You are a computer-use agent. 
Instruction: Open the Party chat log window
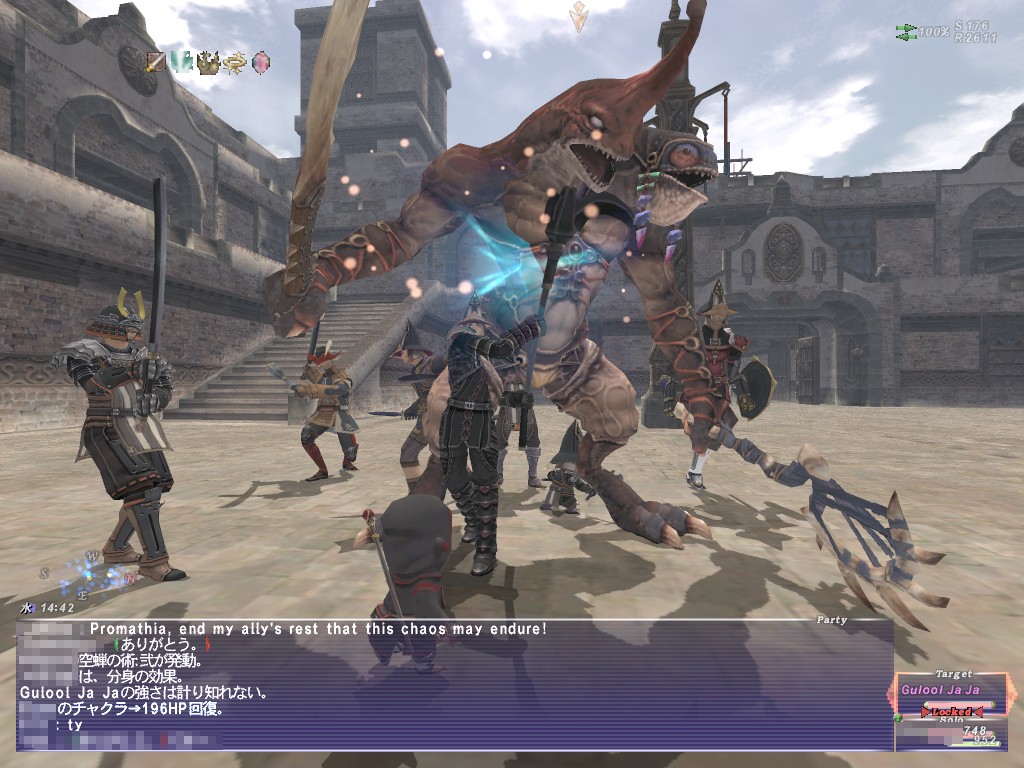tap(455, 685)
